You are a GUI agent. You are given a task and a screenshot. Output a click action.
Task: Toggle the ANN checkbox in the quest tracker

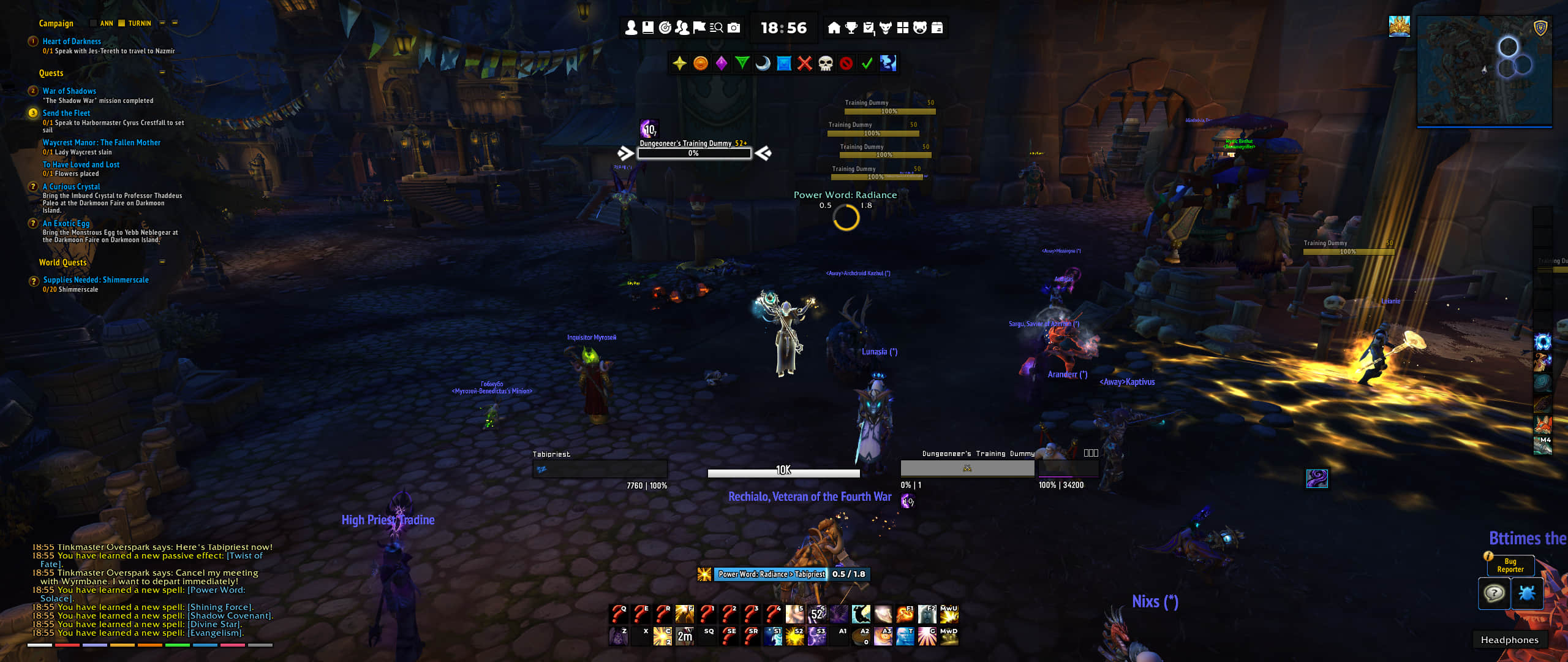point(93,23)
